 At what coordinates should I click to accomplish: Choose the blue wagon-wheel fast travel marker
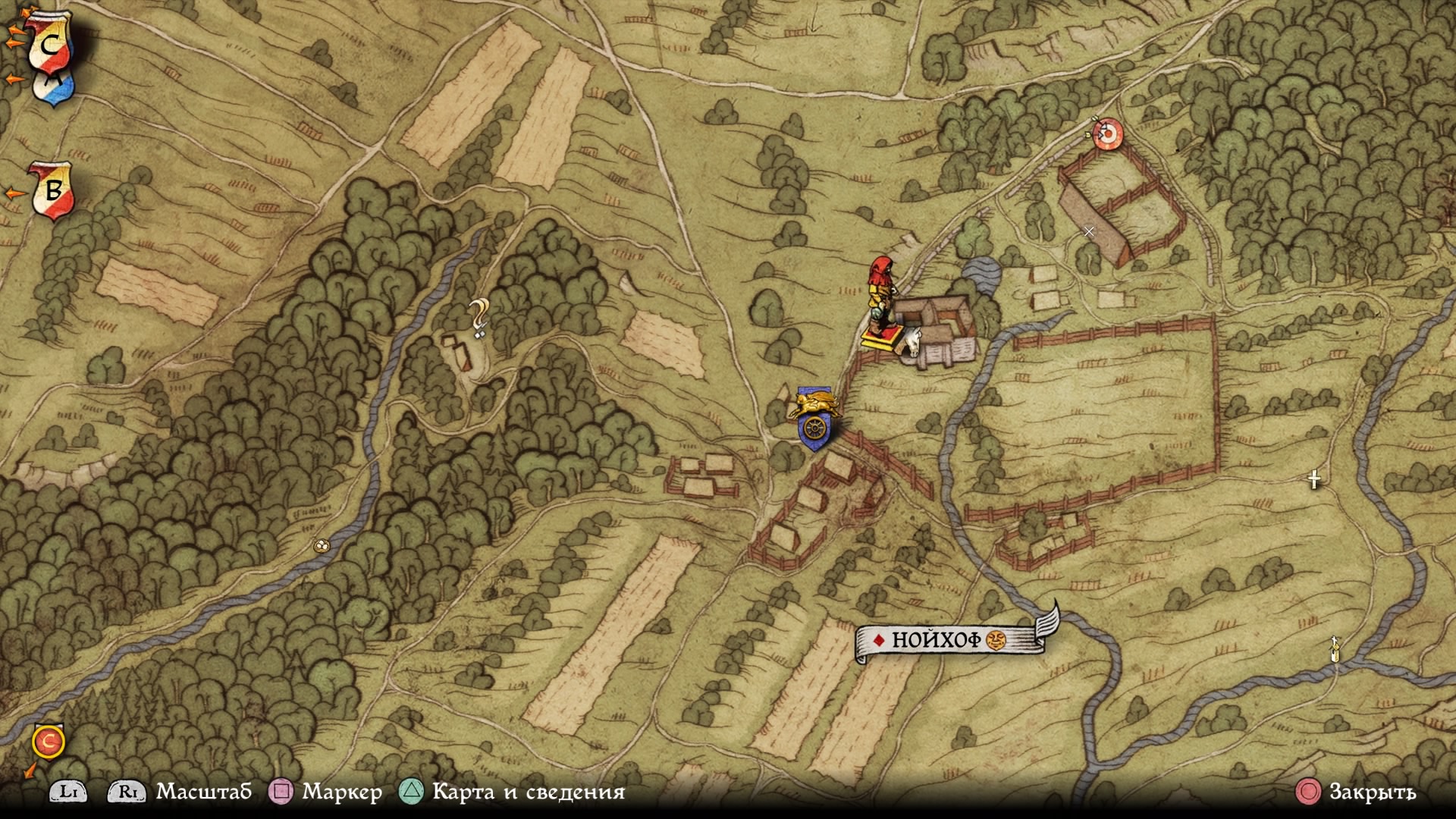coord(814,430)
